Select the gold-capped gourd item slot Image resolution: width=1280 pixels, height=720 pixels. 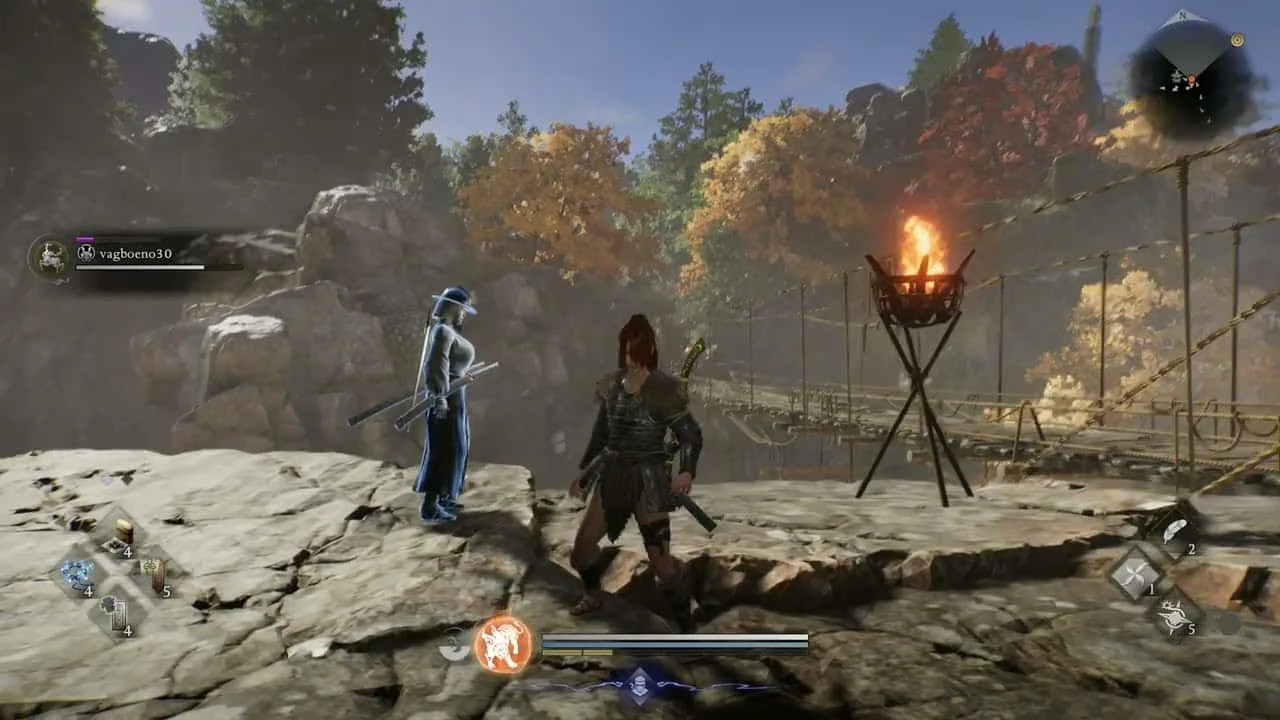122,531
